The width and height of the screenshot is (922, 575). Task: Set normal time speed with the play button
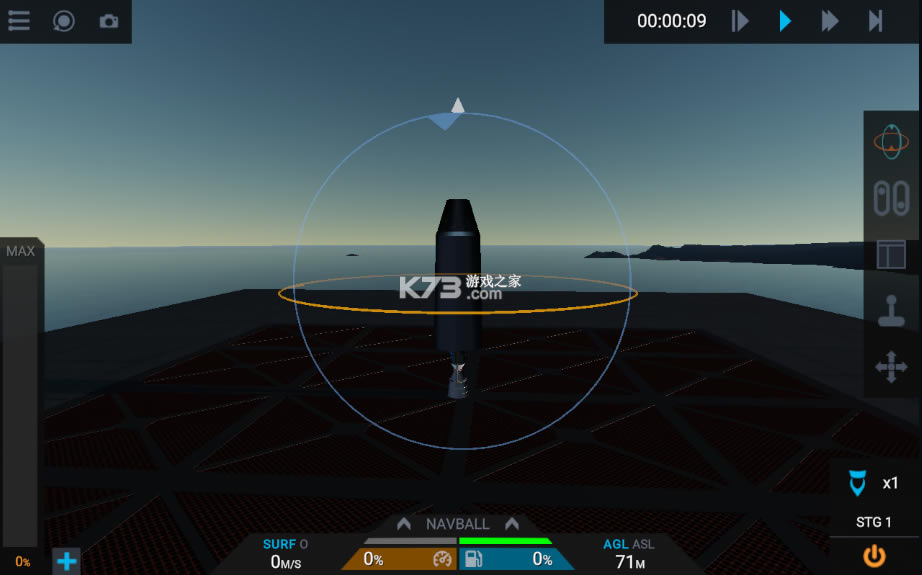[x=785, y=21]
